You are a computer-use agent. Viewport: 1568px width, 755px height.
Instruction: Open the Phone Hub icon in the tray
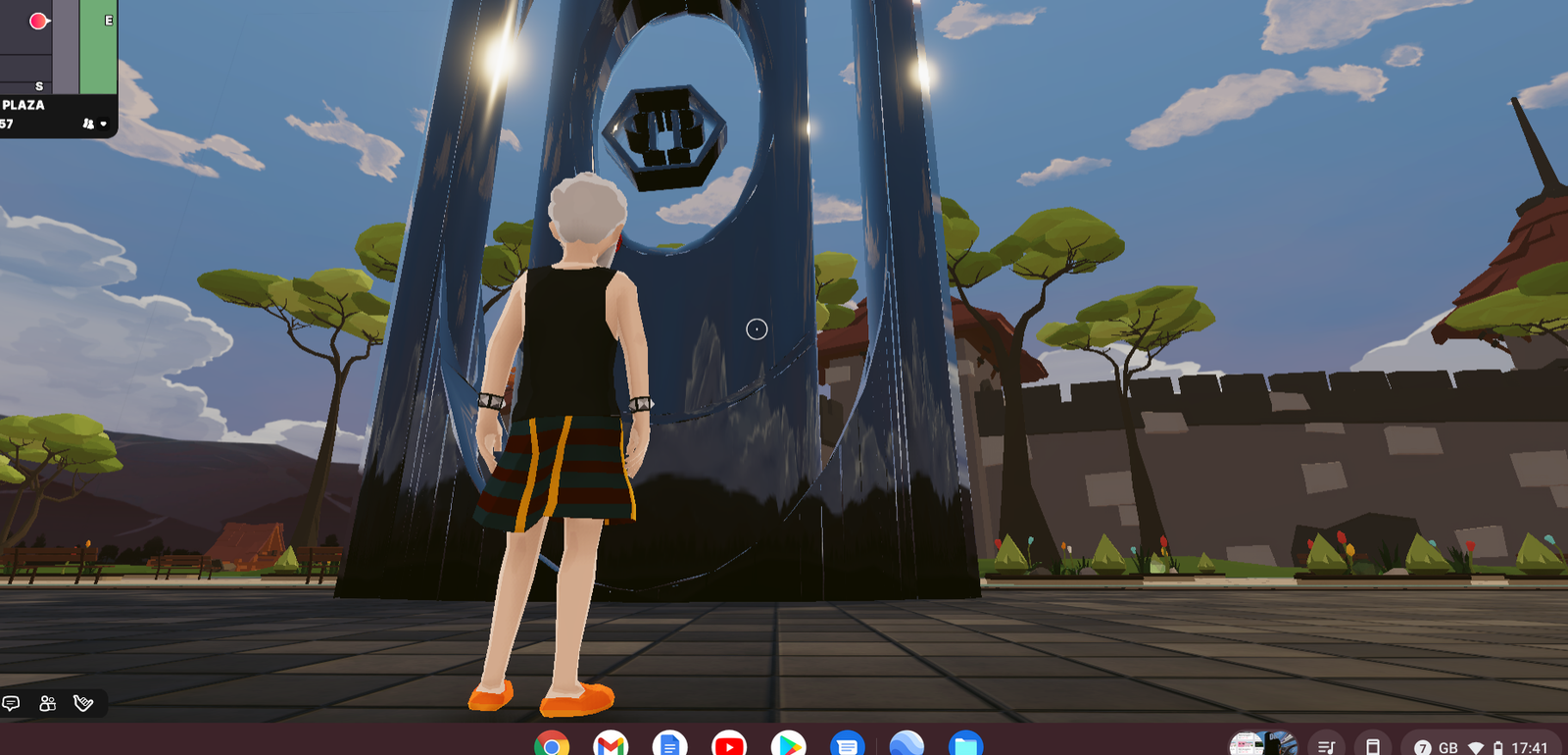click(x=1372, y=744)
